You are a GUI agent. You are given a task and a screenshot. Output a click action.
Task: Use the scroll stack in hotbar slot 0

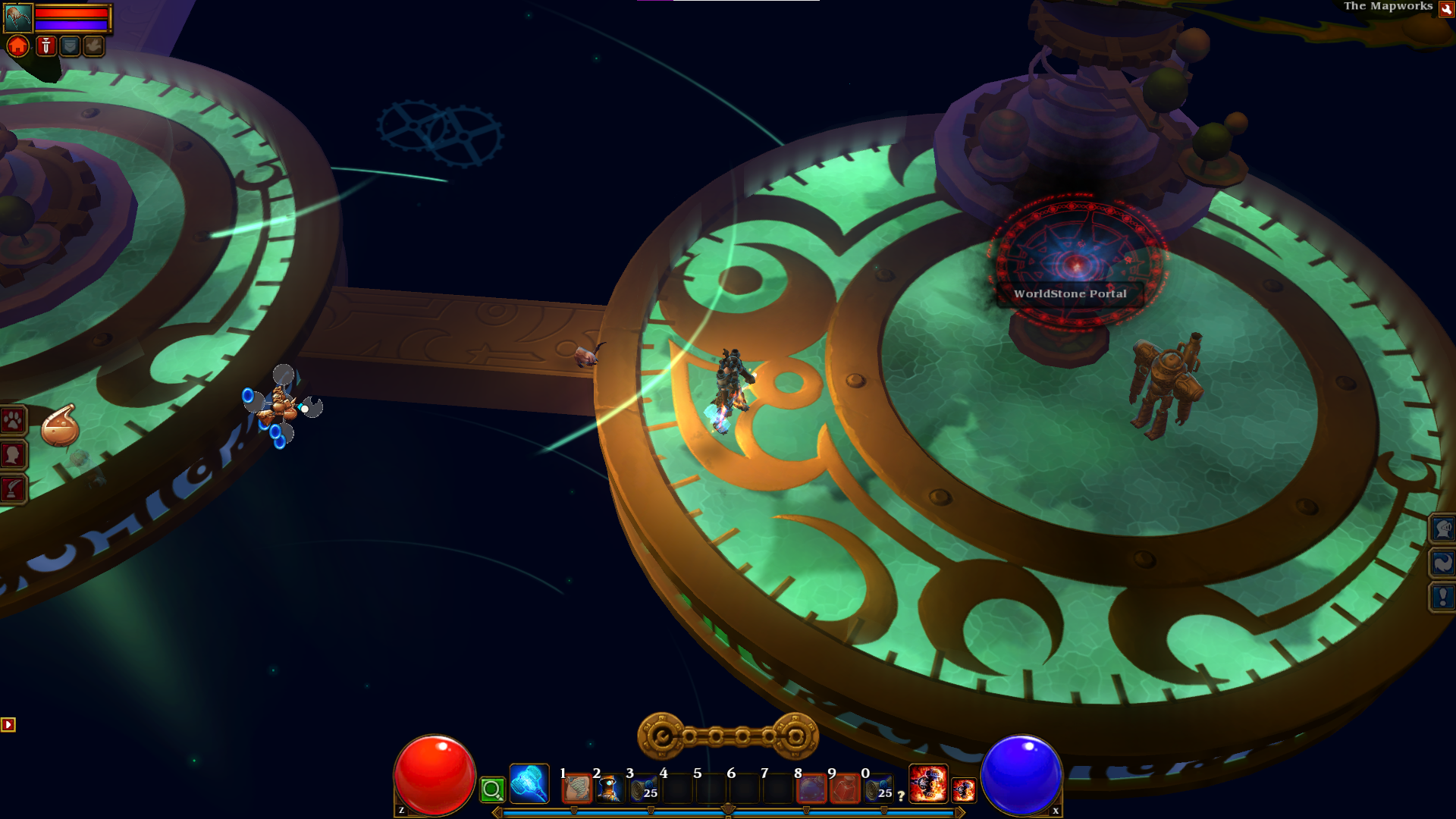point(878,789)
